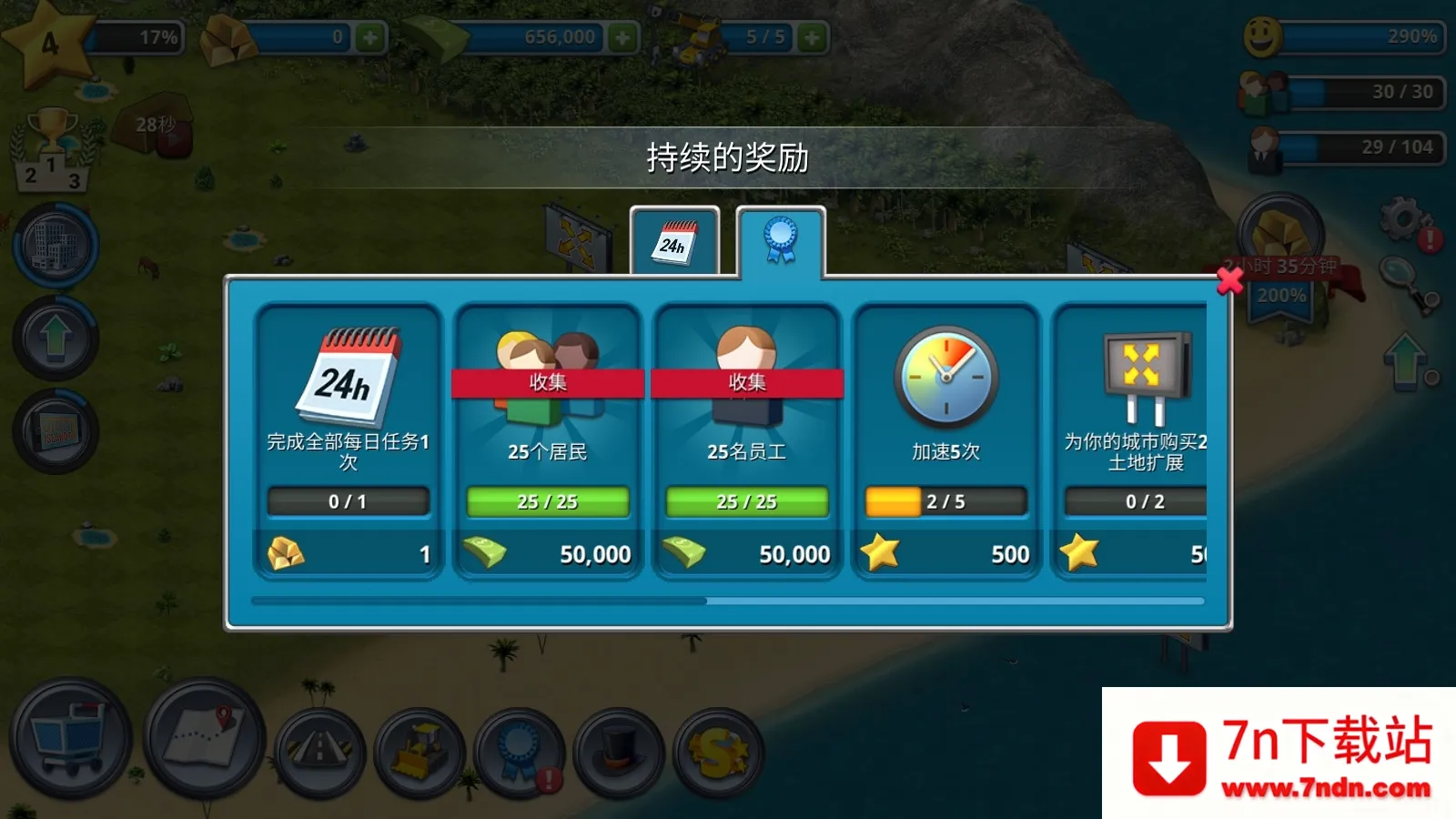
Task: Click the plus button next to 656,000 cash
Action: tap(622, 36)
